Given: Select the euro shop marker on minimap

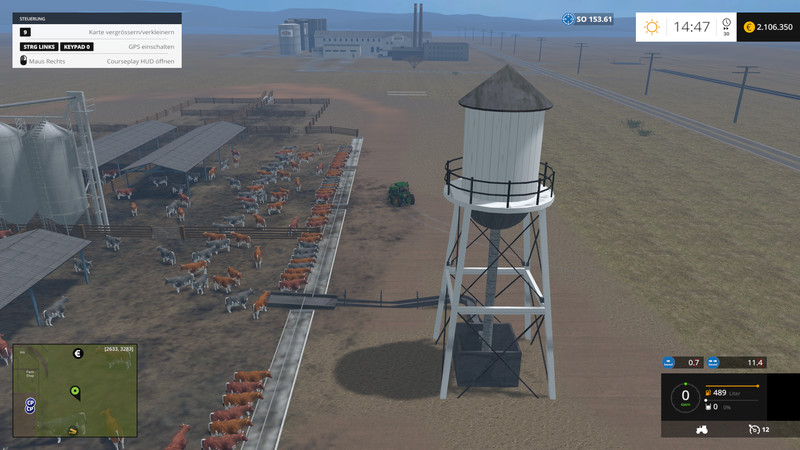Looking at the screenshot, I should [78, 353].
